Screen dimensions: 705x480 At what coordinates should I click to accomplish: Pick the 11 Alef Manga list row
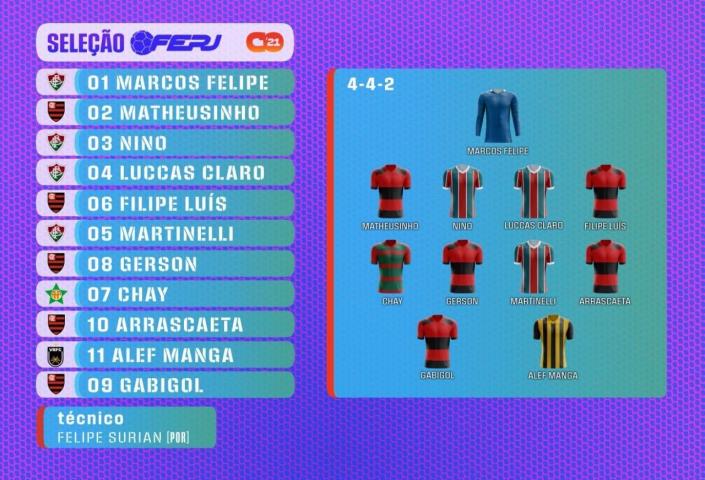(x=170, y=355)
